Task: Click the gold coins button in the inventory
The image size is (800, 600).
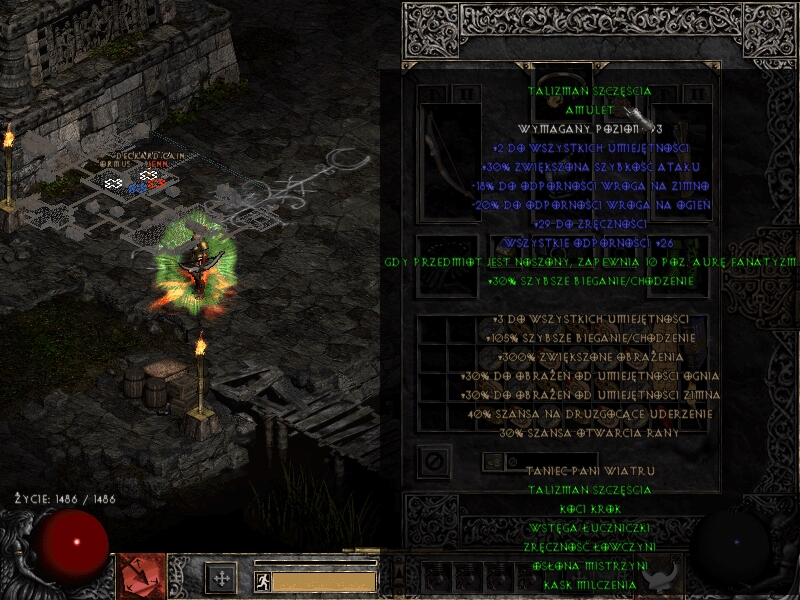Action: (494, 462)
